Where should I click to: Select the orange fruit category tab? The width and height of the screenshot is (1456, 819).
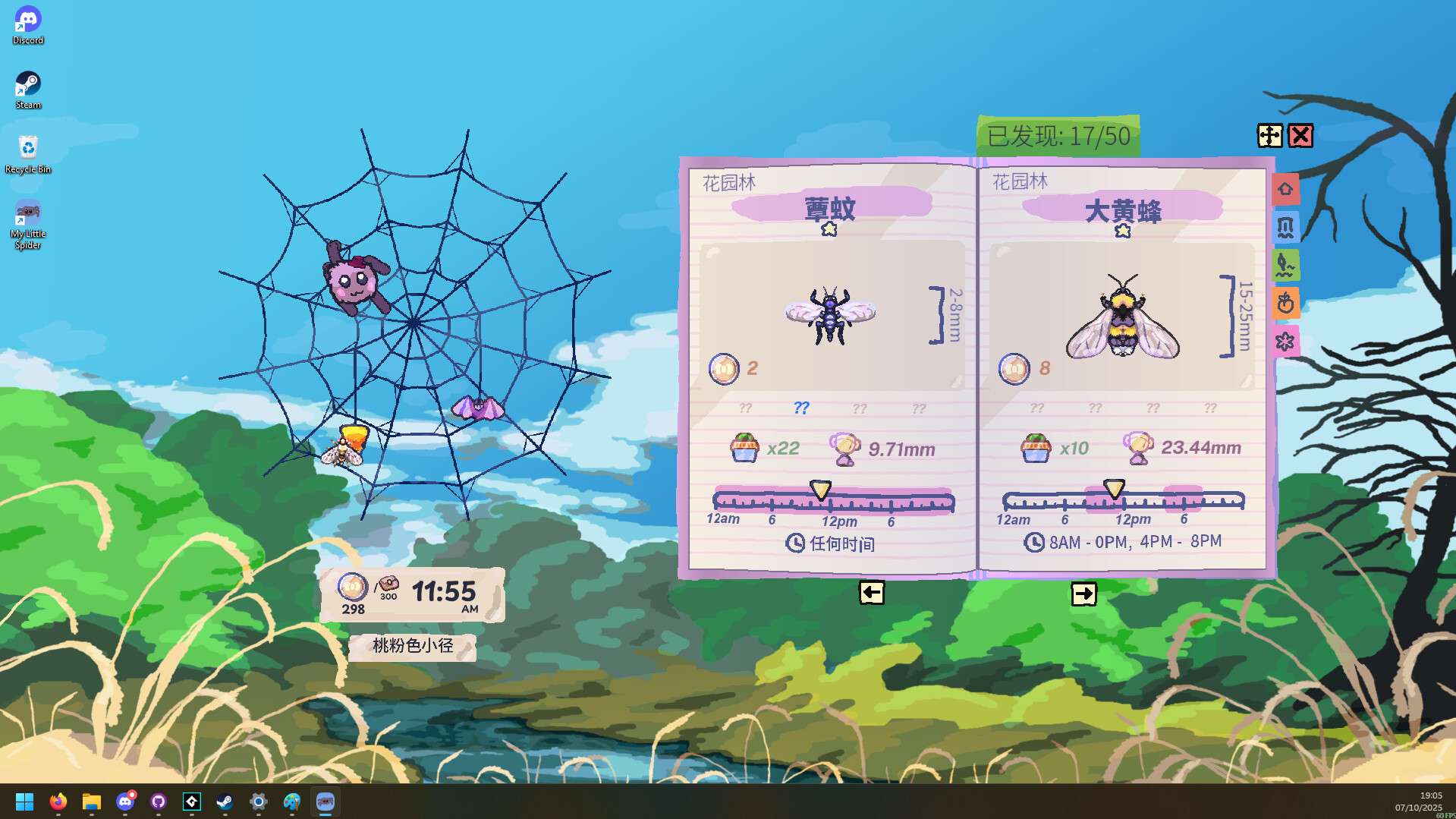click(x=1286, y=304)
